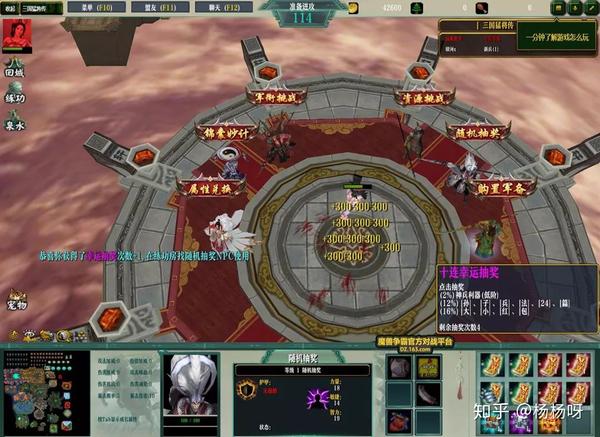
Task: Click the 泉水 fountain button
Action: (x=14, y=124)
